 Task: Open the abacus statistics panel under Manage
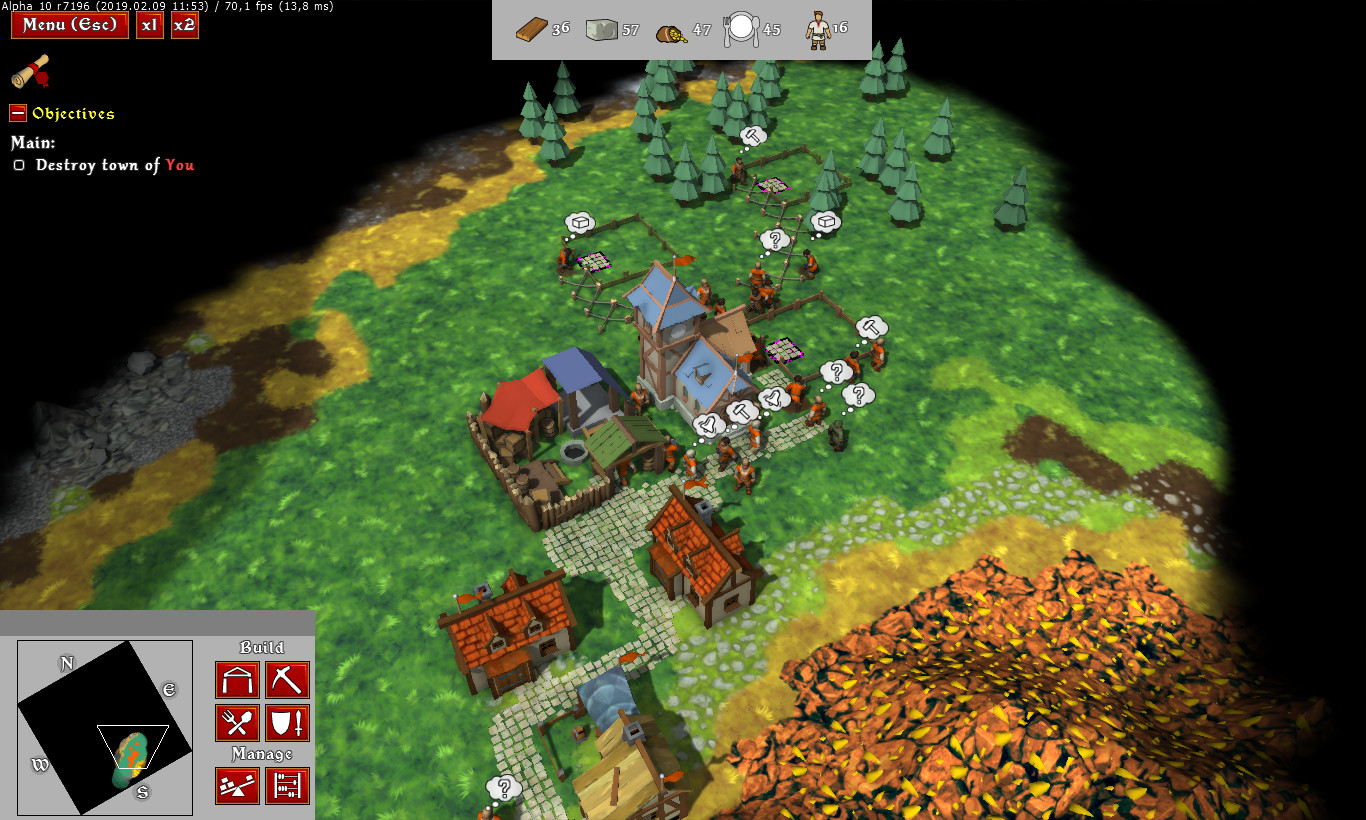(289, 786)
